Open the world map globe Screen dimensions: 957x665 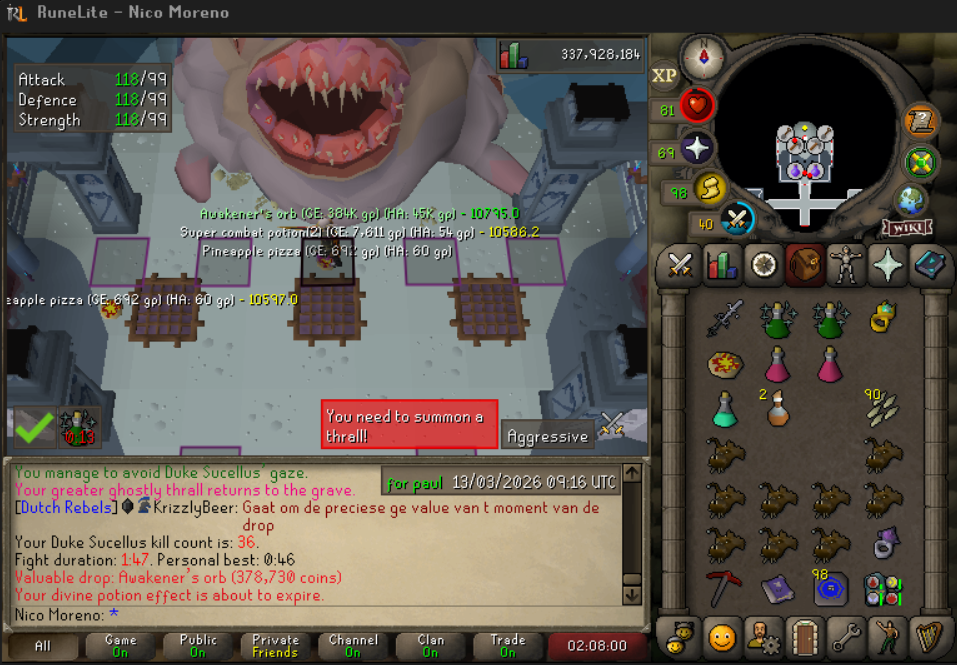pos(912,199)
